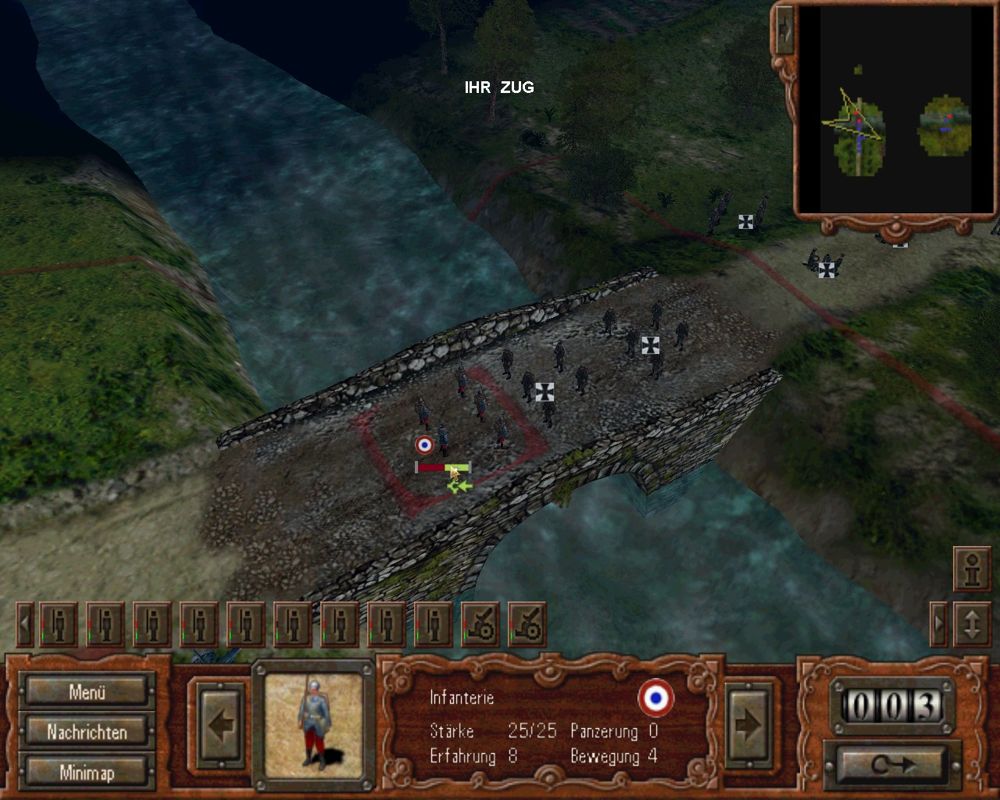Open the unit info 'i' button
Screen dimensions: 1000x800
point(971,571)
